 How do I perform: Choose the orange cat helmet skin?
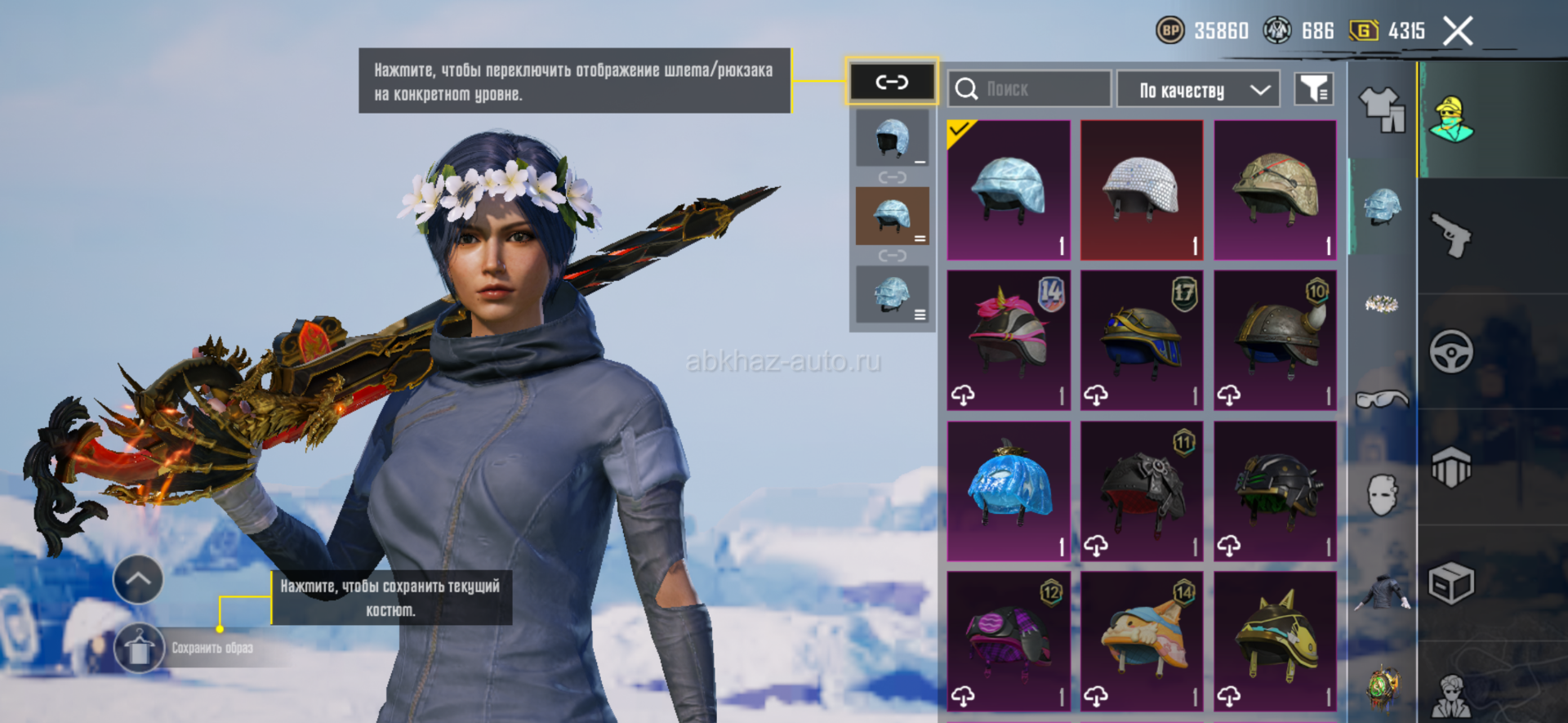click(x=1142, y=641)
